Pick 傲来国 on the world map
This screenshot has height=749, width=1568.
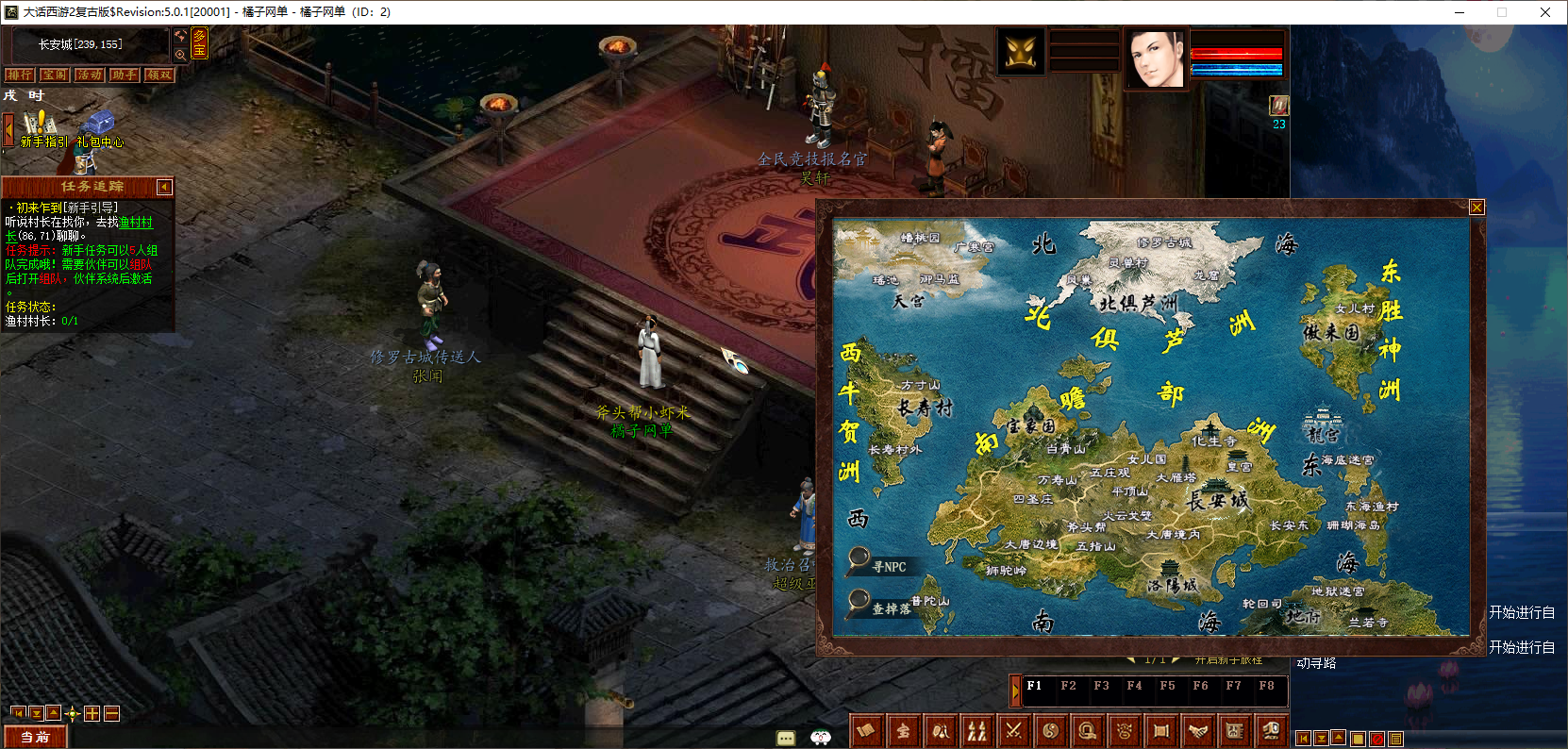click(1331, 332)
